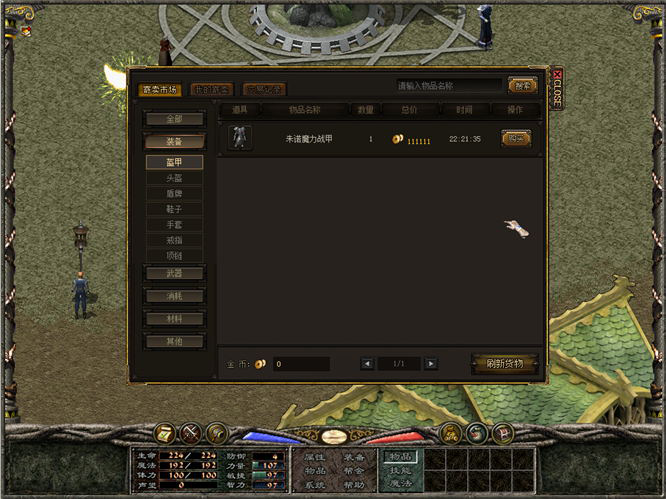
Task: Switch to the 寄卖市场 tab
Action: 159,89
